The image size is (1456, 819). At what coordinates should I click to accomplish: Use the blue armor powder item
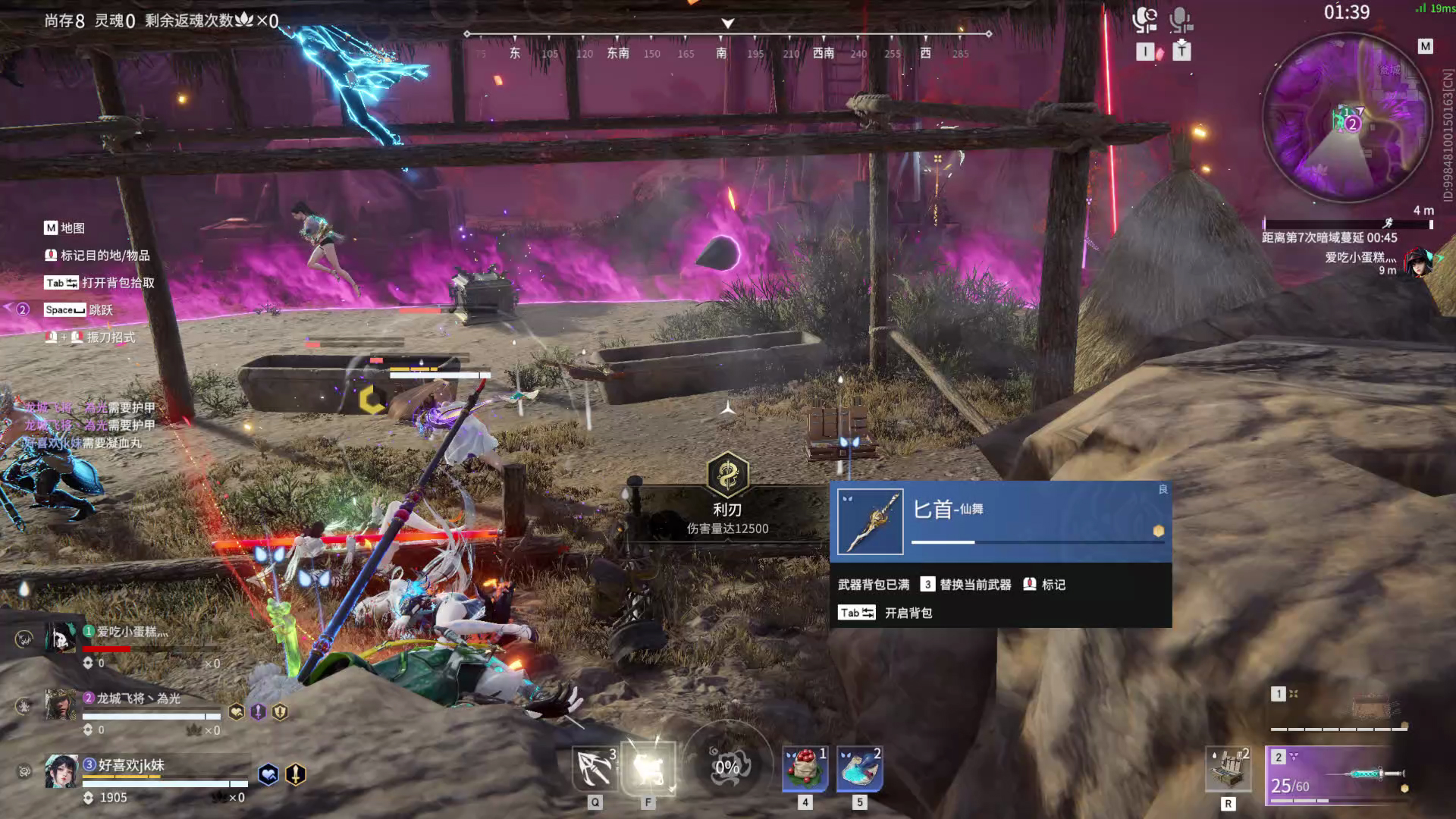pyautogui.click(x=859, y=768)
